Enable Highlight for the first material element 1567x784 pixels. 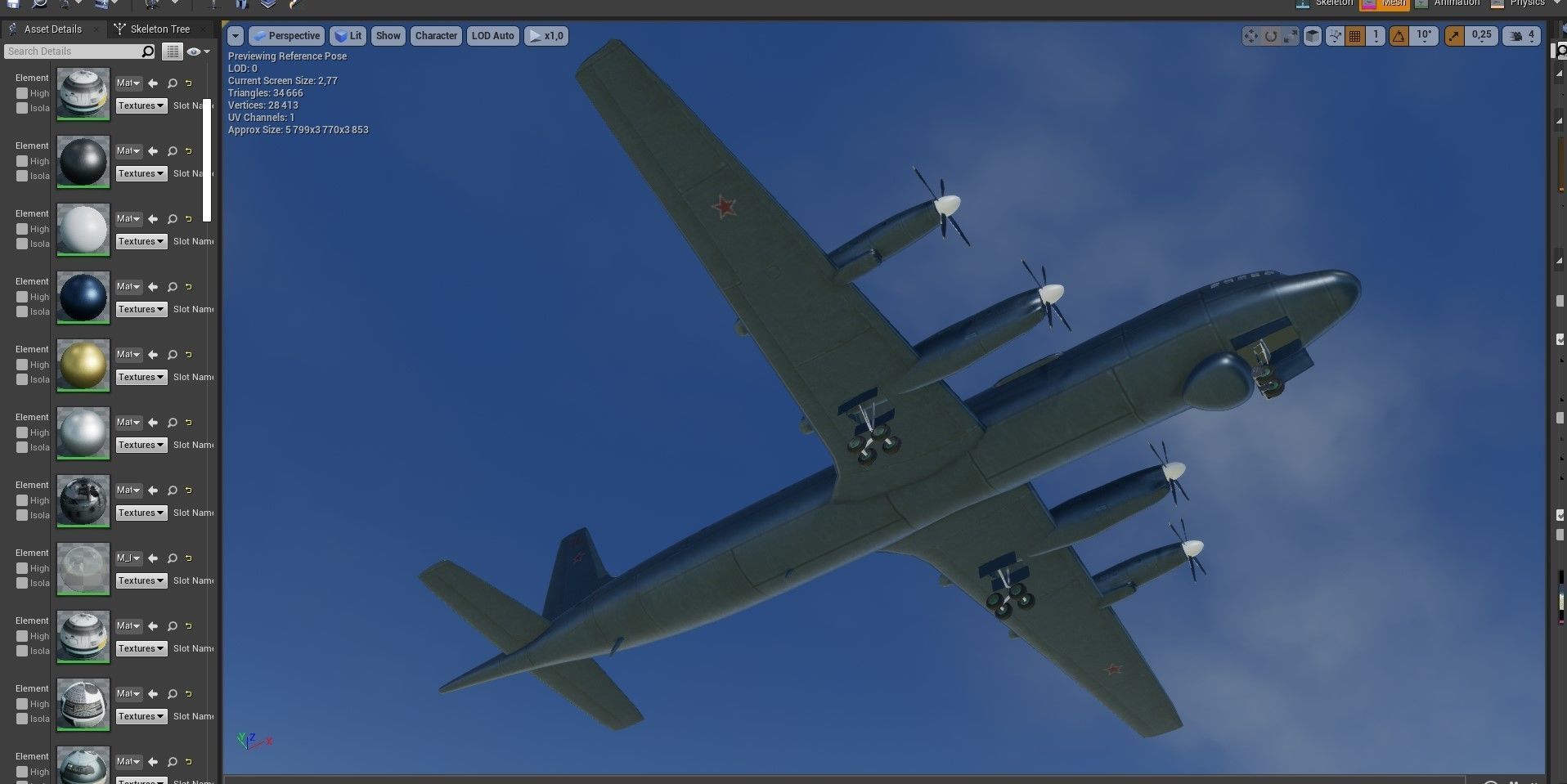22,93
